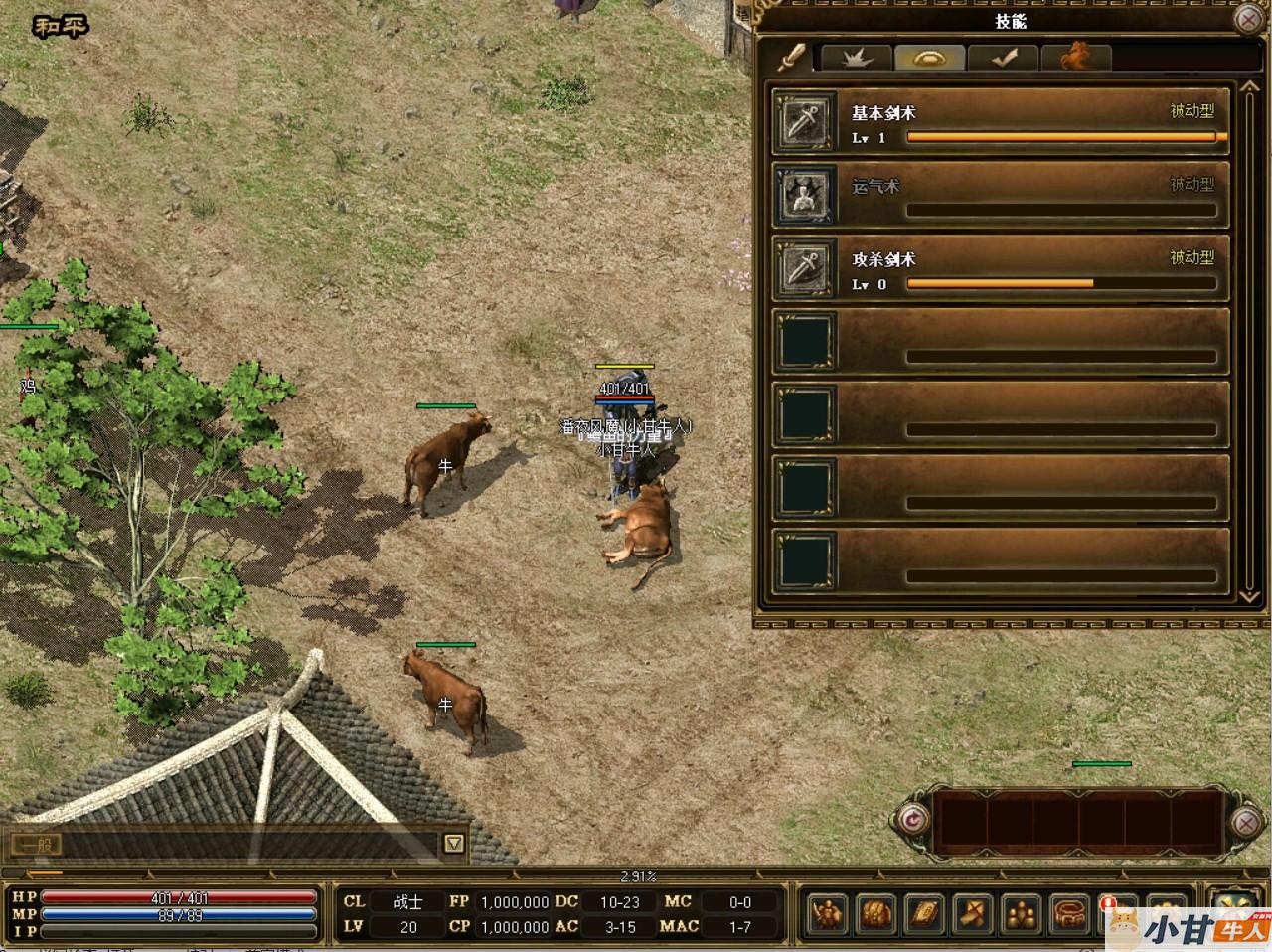Image resolution: width=1272 pixels, height=952 pixels.
Task: Expand the chat channel dropdown arrow
Action: pos(454,844)
